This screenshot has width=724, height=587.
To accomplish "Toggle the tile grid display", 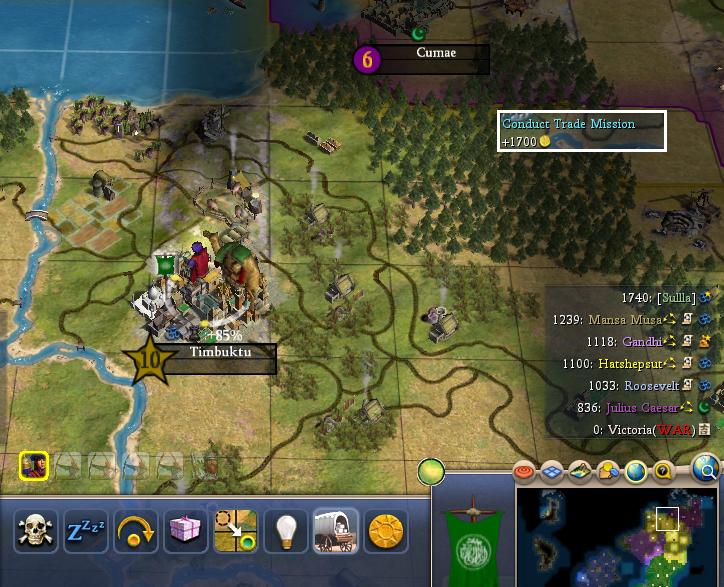I will click(553, 471).
